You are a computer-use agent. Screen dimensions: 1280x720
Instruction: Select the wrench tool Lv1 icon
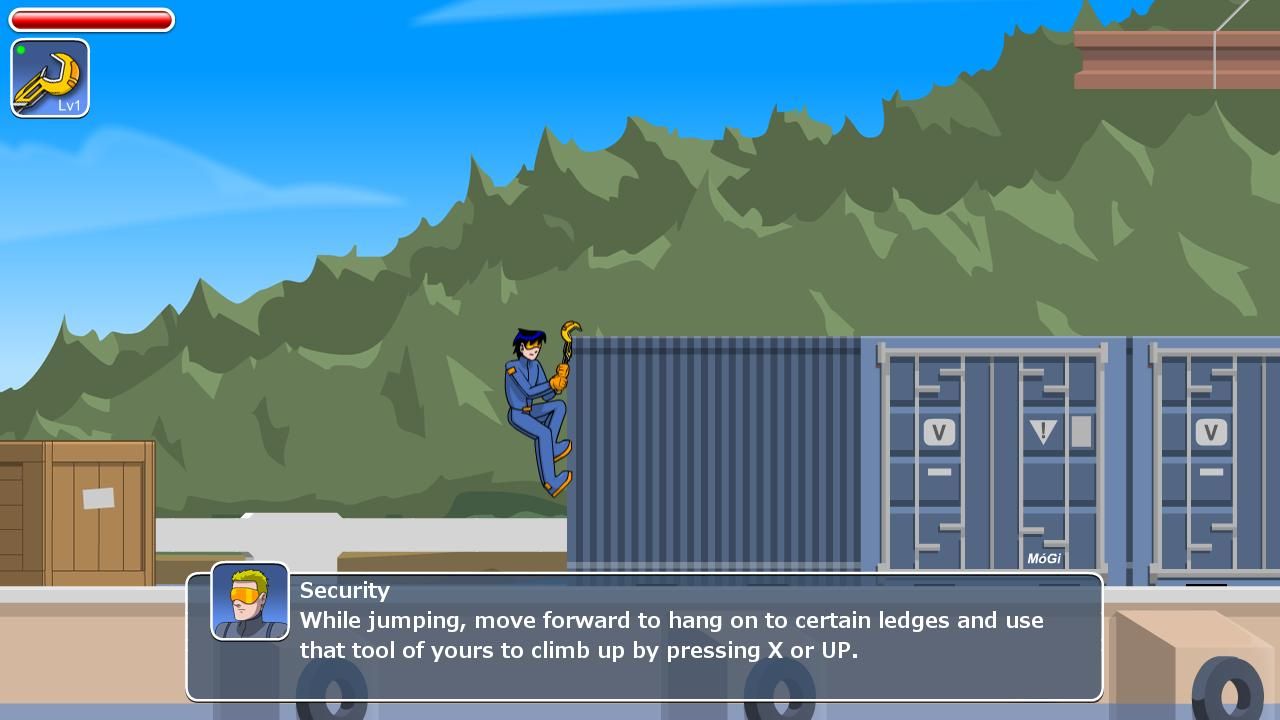pyautogui.click(x=50, y=78)
